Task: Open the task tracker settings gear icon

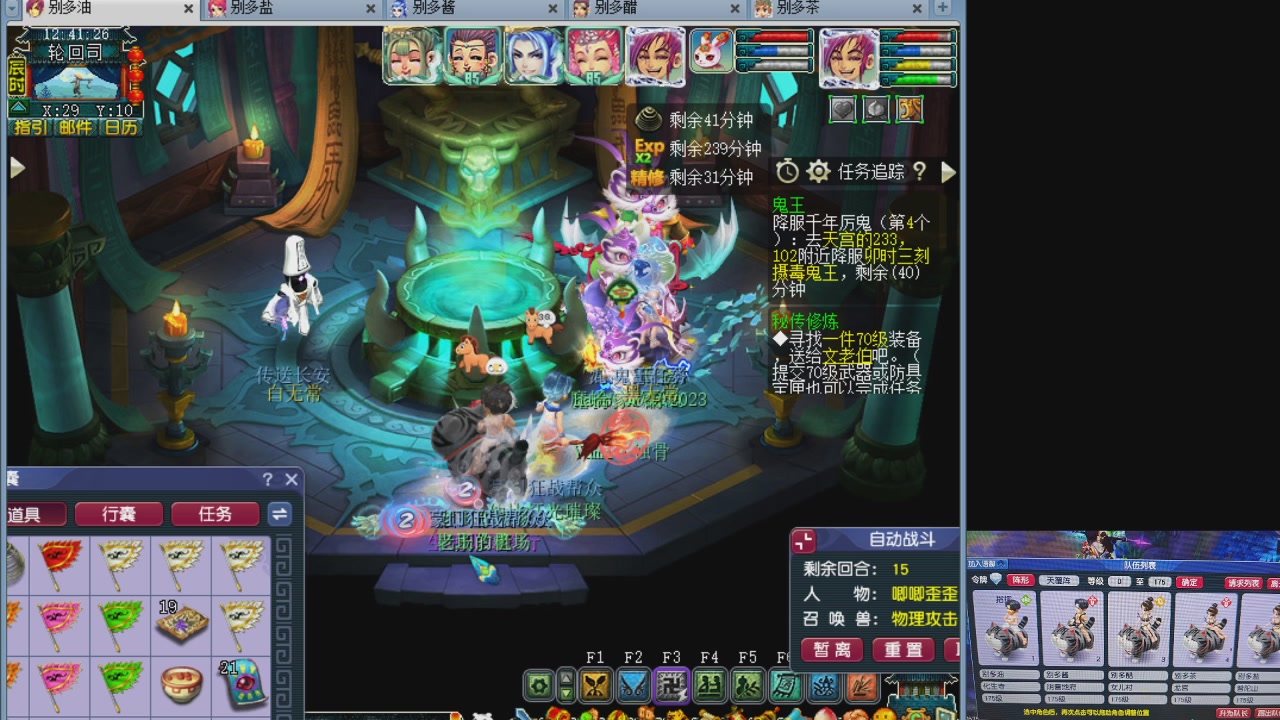Action: click(x=818, y=171)
